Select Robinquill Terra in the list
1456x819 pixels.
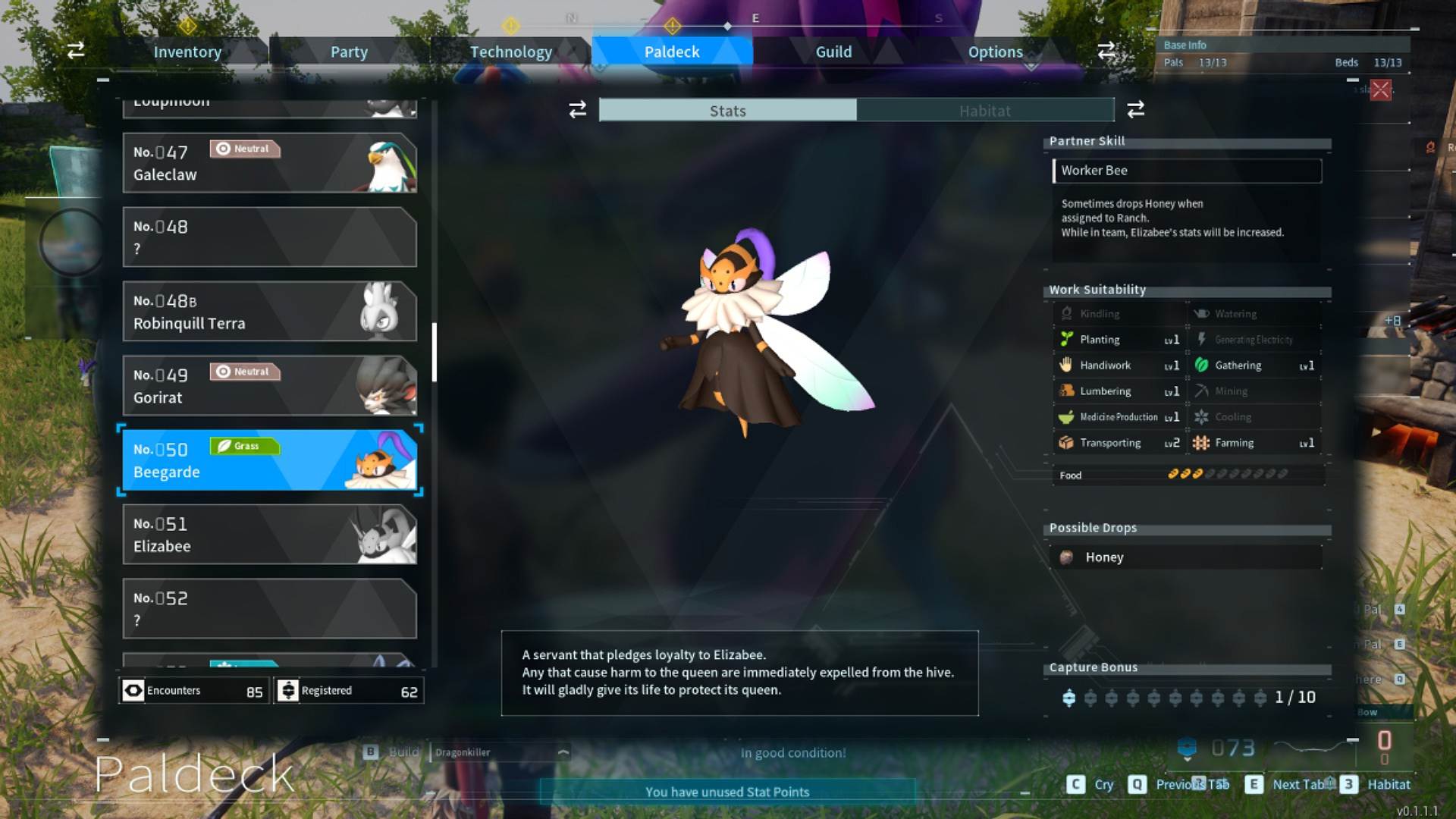click(x=269, y=312)
